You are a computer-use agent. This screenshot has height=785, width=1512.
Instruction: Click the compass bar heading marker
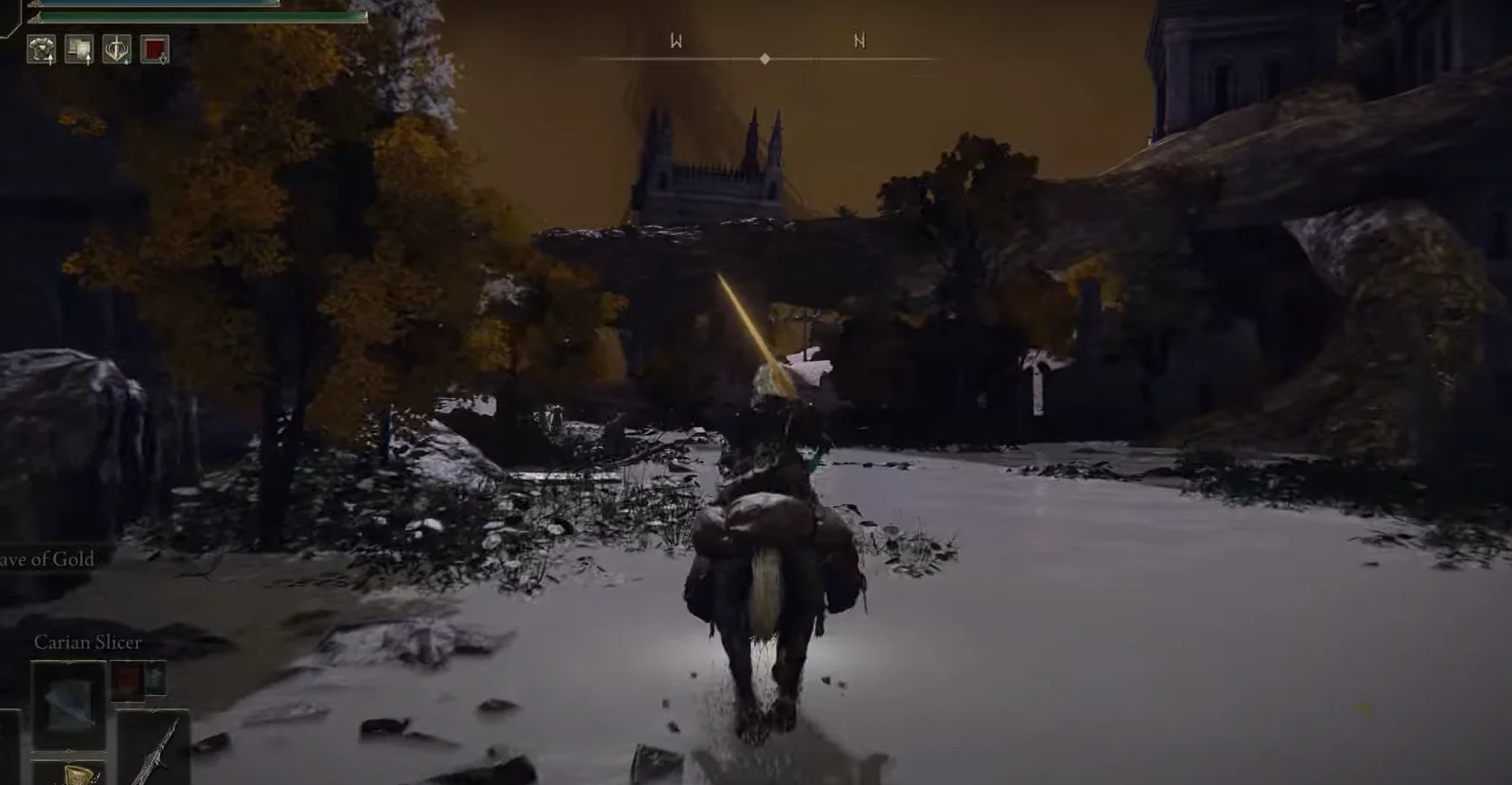click(x=764, y=59)
